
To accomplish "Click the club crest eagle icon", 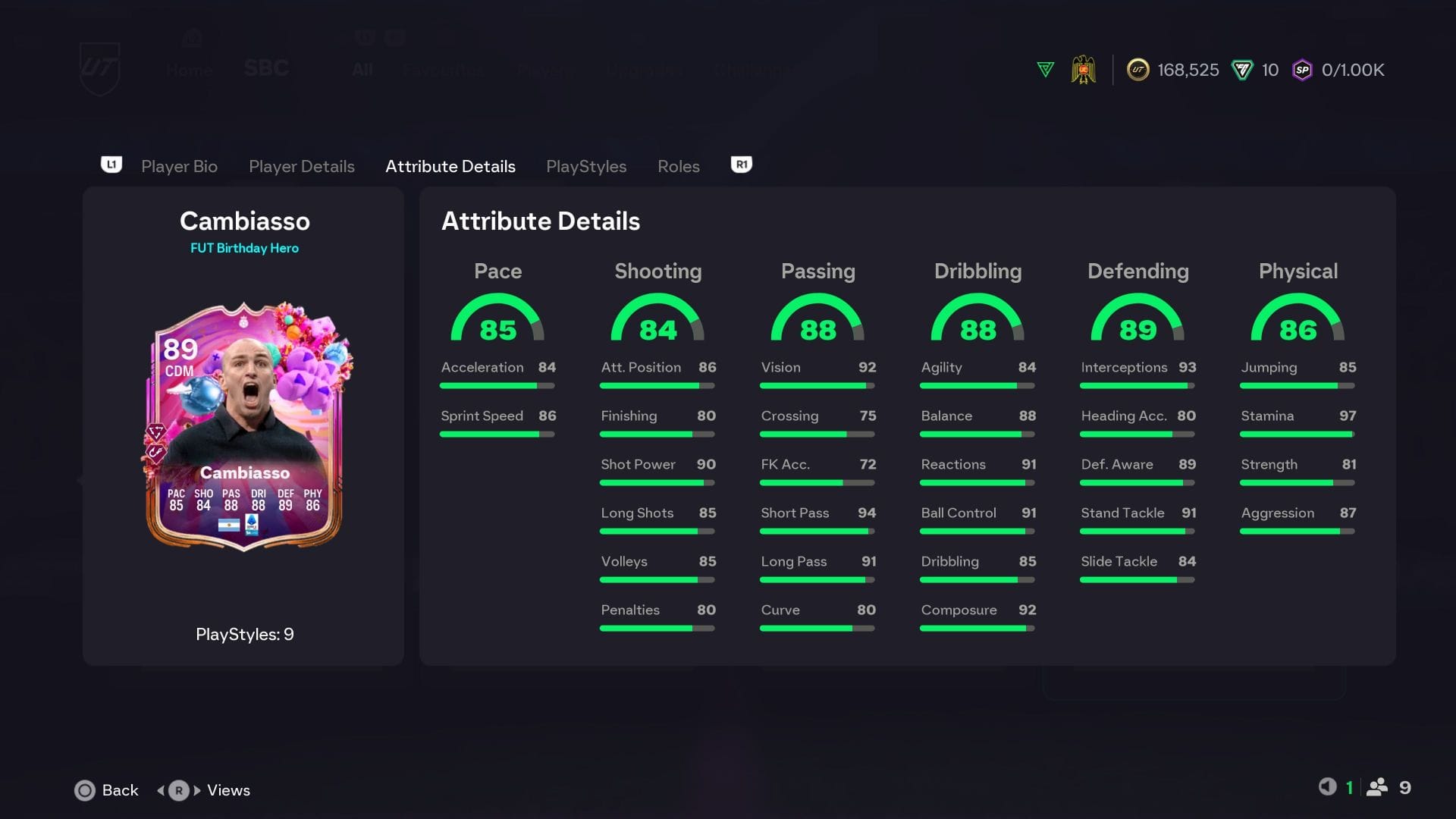I will [x=1084, y=68].
